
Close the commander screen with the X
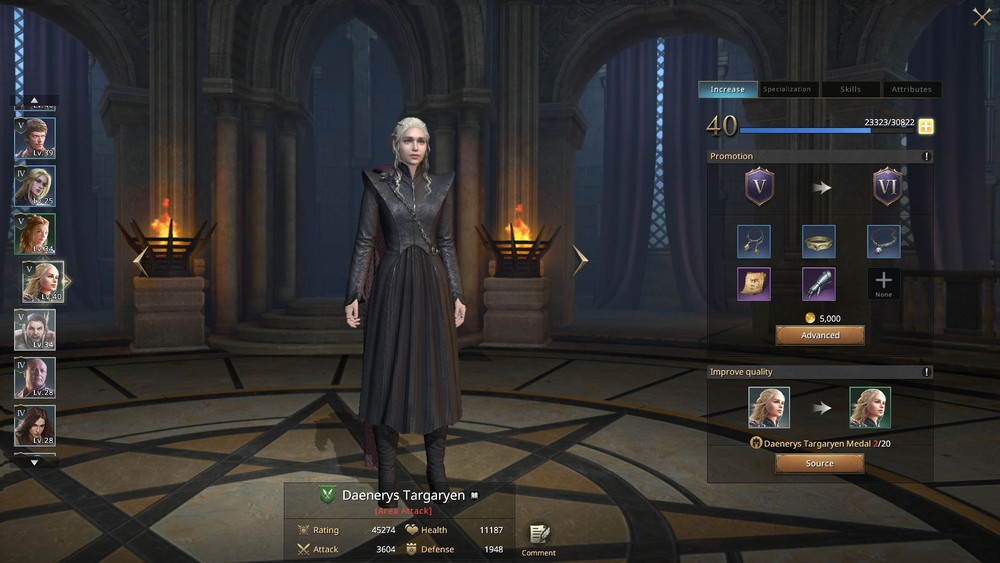(x=981, y=16)
